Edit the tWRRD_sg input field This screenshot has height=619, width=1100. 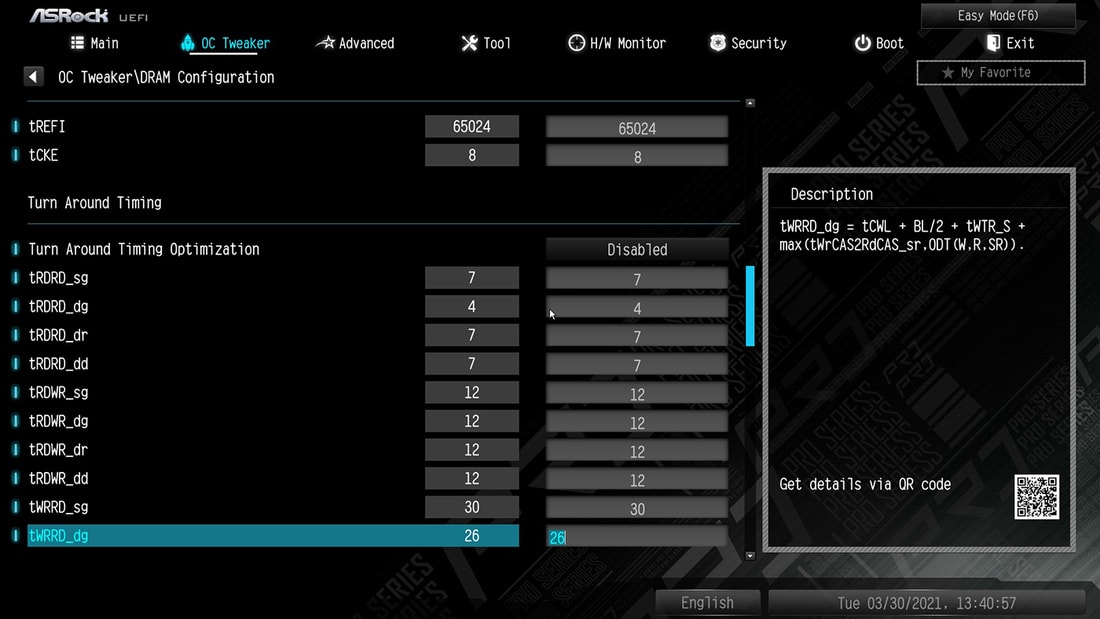[x=637, y=509]
